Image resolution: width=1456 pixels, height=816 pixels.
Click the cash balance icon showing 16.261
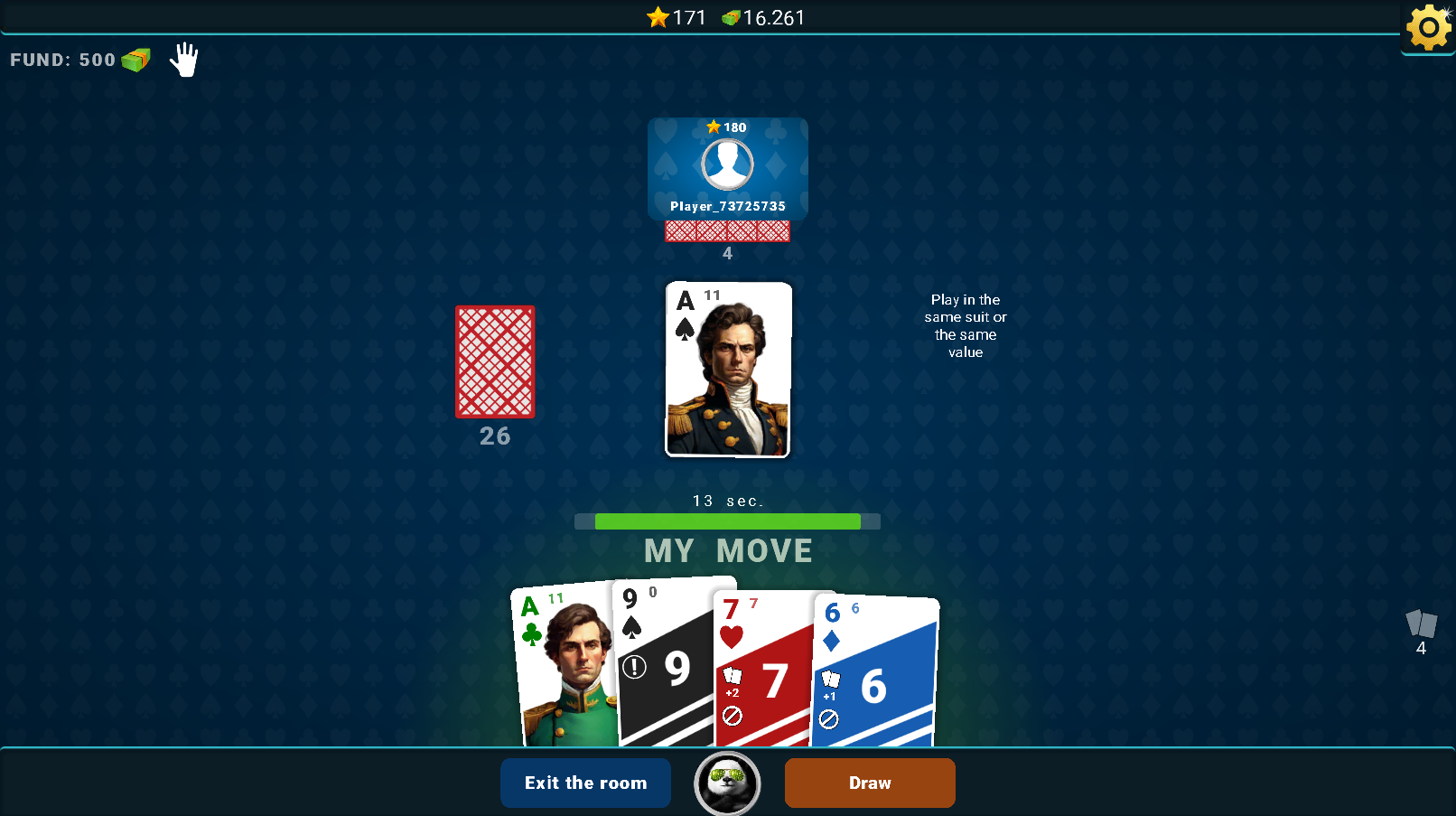pos(732,17)
